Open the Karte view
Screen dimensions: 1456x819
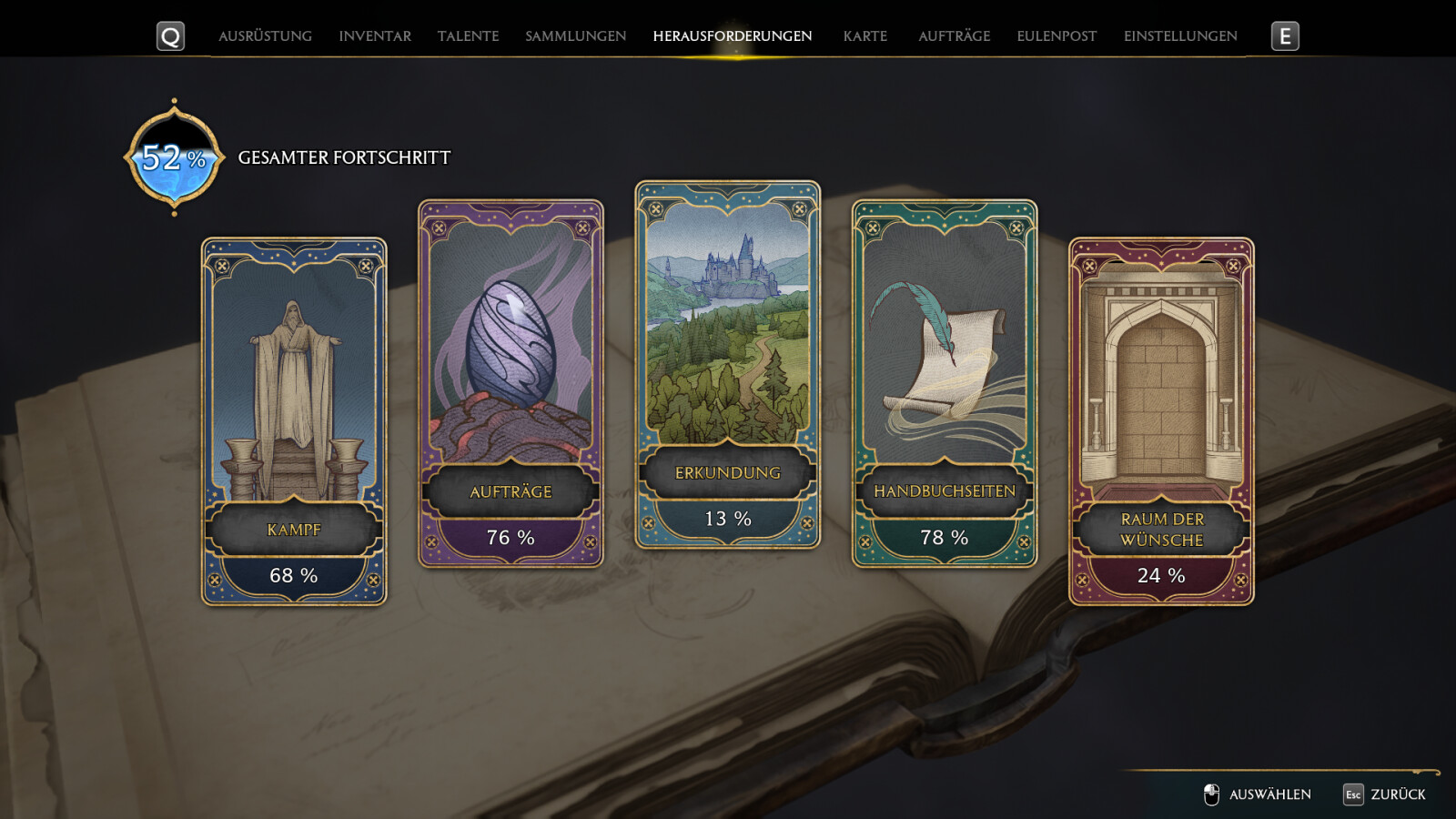click(864, 36)
